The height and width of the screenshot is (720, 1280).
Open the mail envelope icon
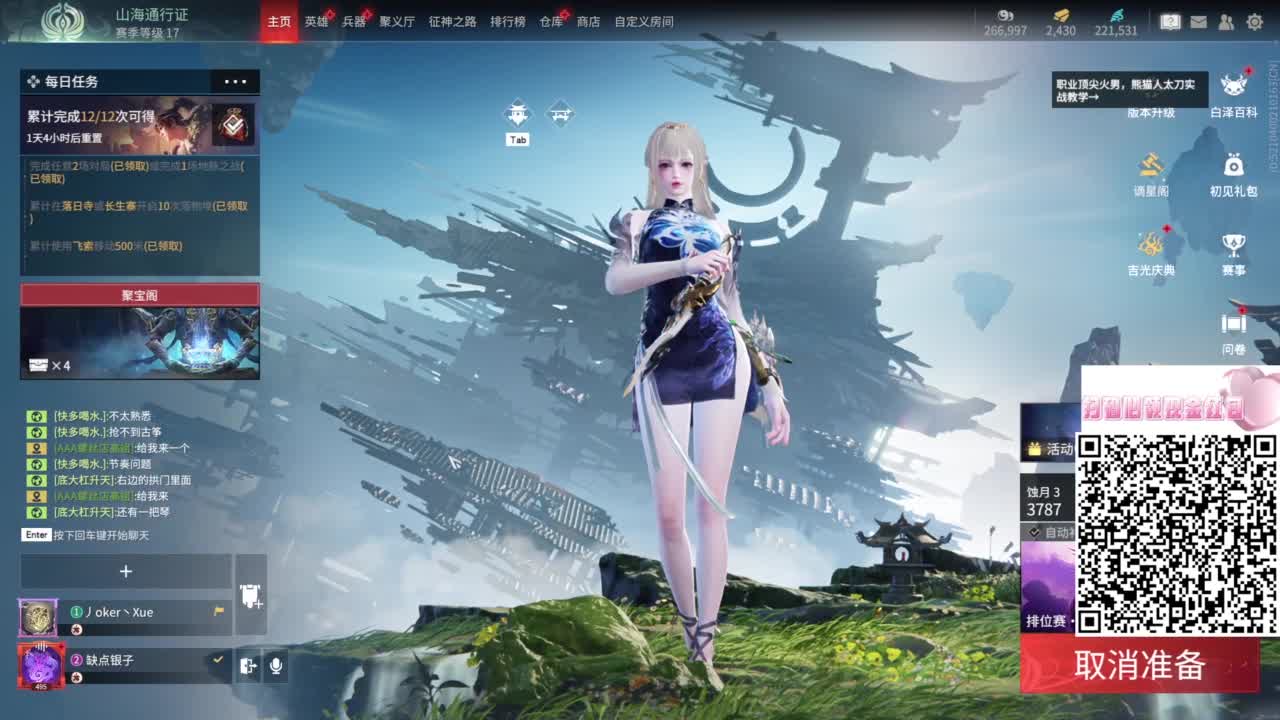[x=1196, y=19]
